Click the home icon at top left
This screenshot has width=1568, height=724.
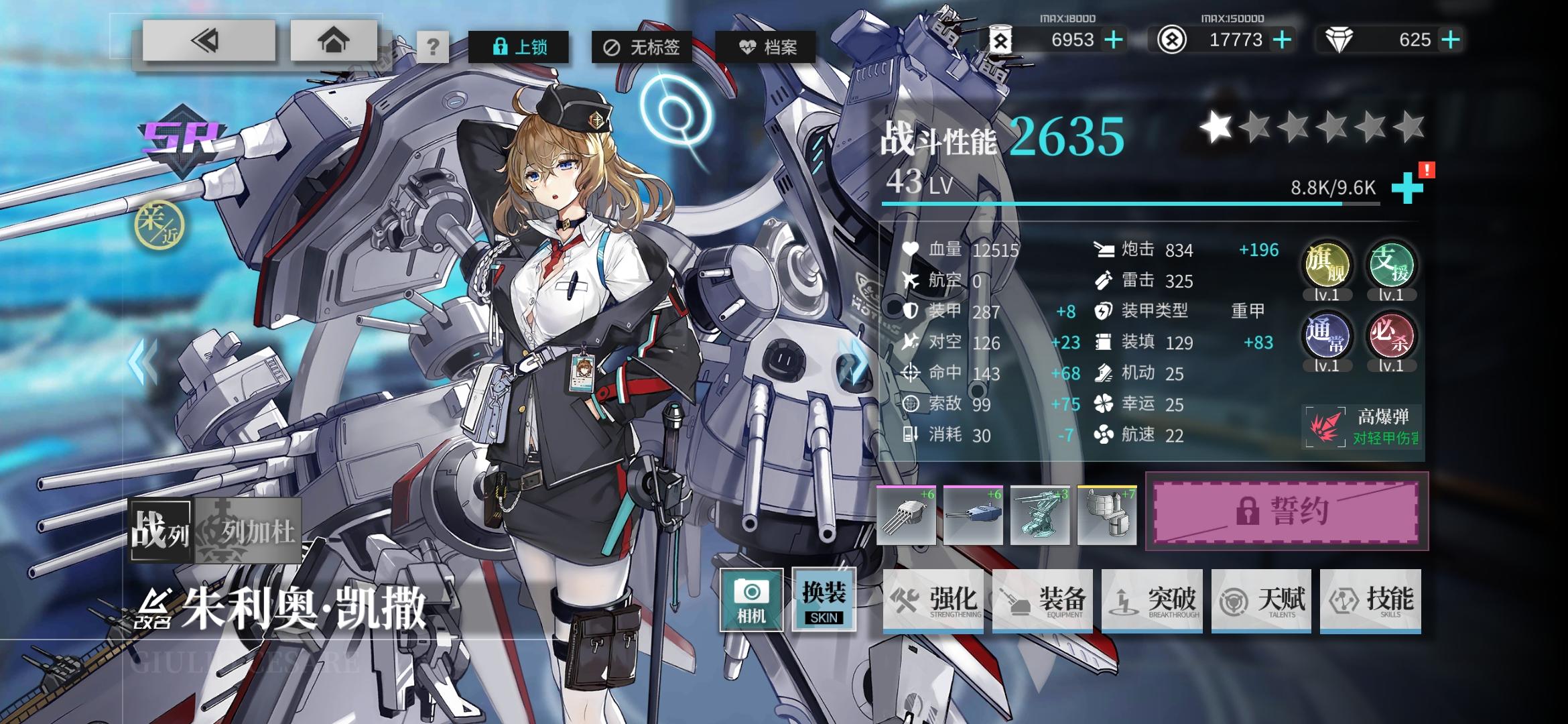pyautogui.click(x=334, y=43)
